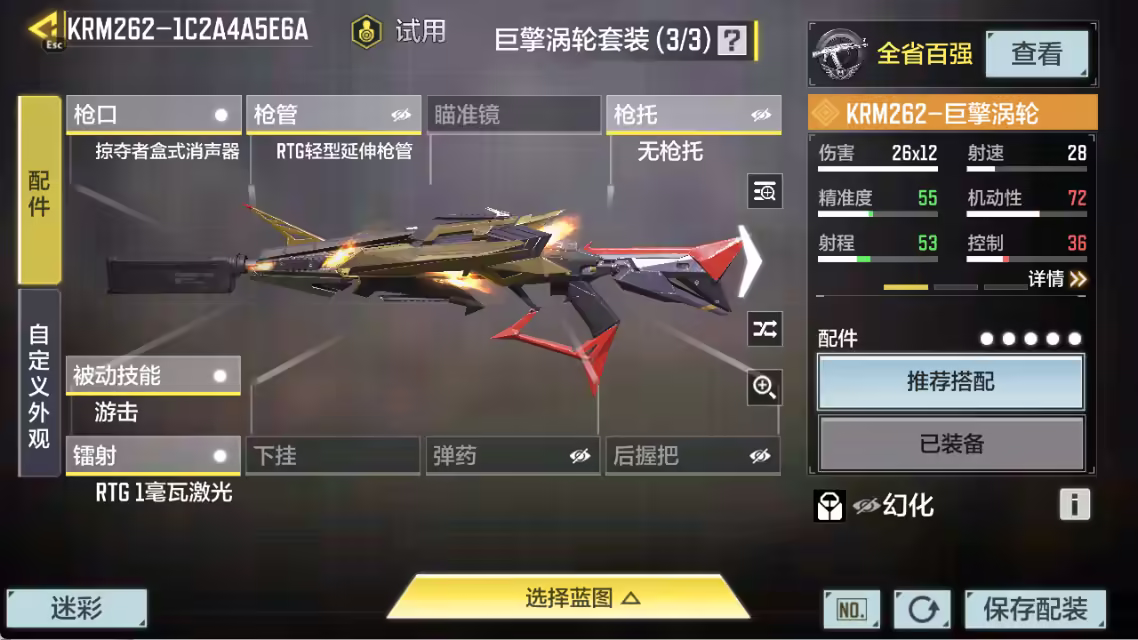Open the 迷彩 camouflage menu
Viewport: 1138px width, 640px height.
pos(77,607)
